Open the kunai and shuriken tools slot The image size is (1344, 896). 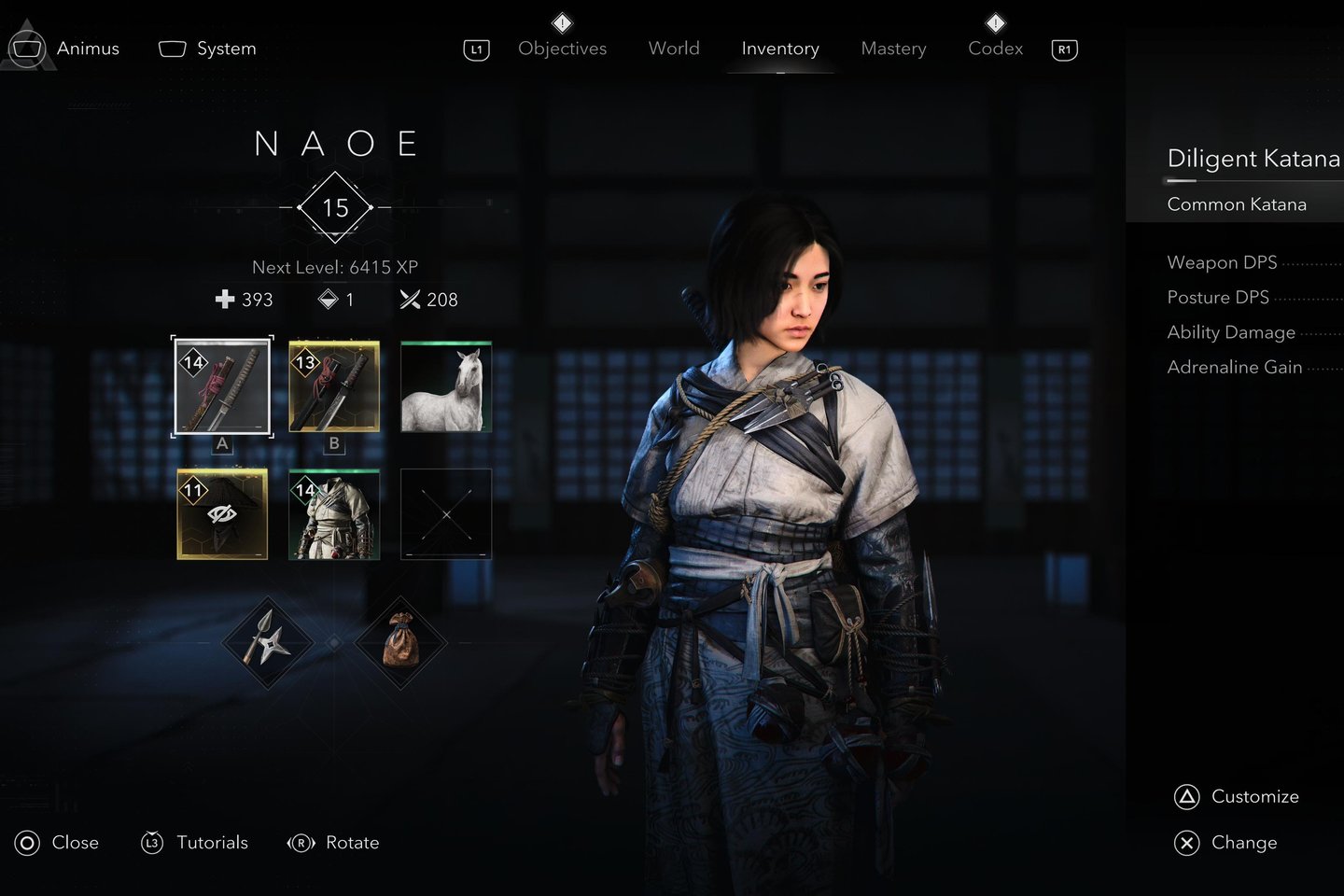point(268,643)
